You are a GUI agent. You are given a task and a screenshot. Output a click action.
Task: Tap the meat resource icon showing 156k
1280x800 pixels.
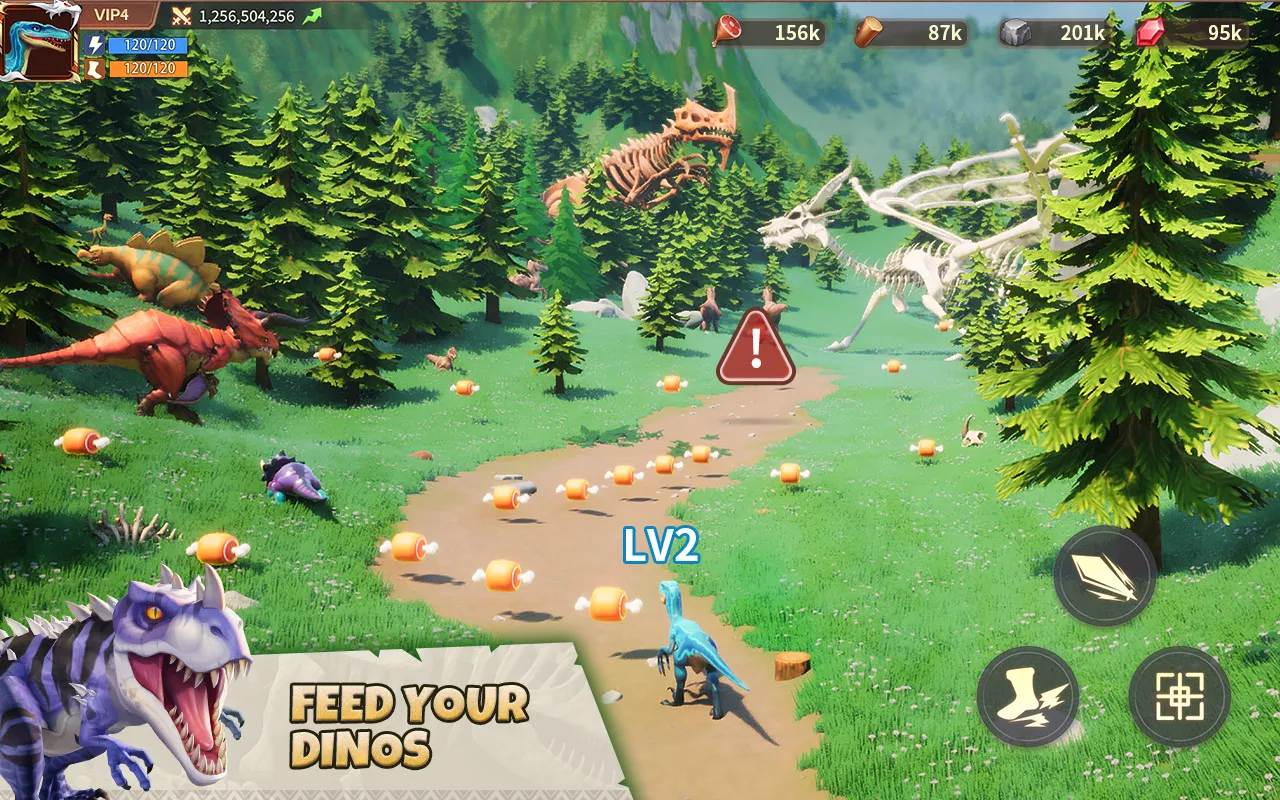coord(727,30)
